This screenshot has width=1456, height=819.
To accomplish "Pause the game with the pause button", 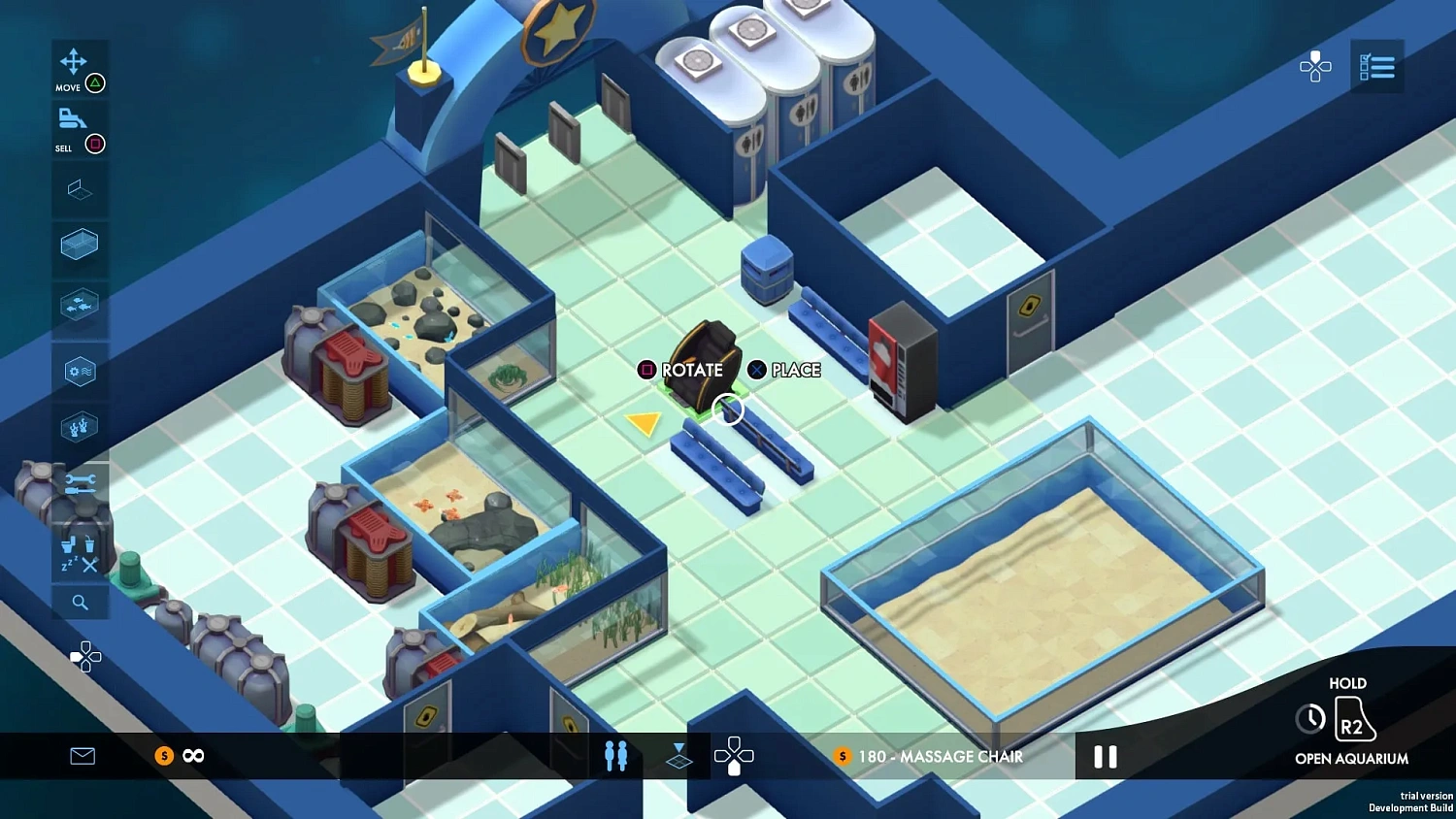I will 1105,757.
